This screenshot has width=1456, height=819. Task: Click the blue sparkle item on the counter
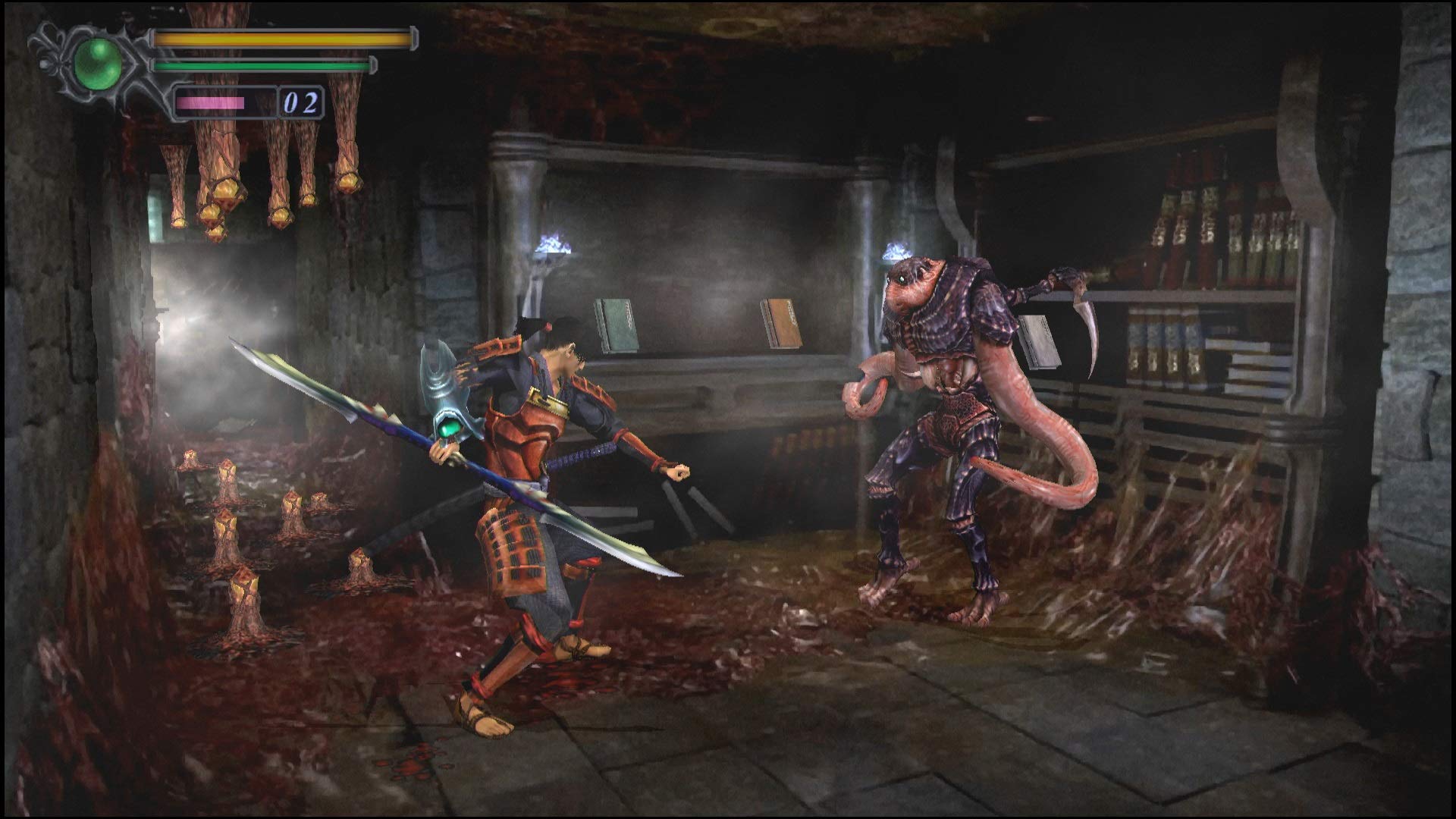[x=553, y=244]
